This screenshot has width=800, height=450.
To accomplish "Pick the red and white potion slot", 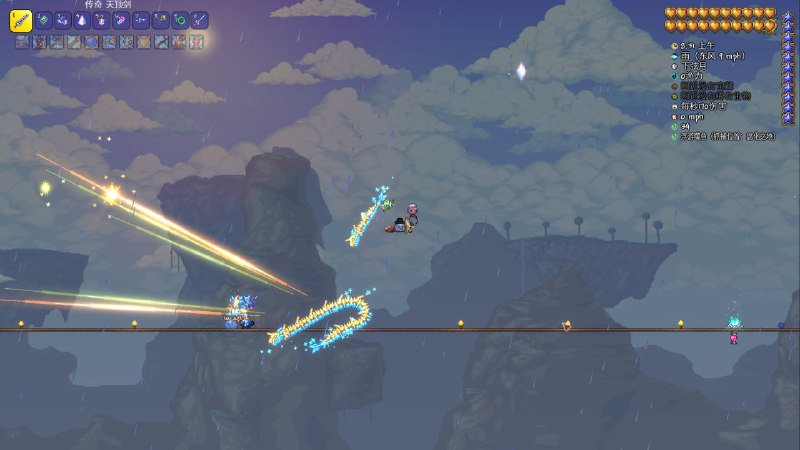I will click(x=101, y=19).
